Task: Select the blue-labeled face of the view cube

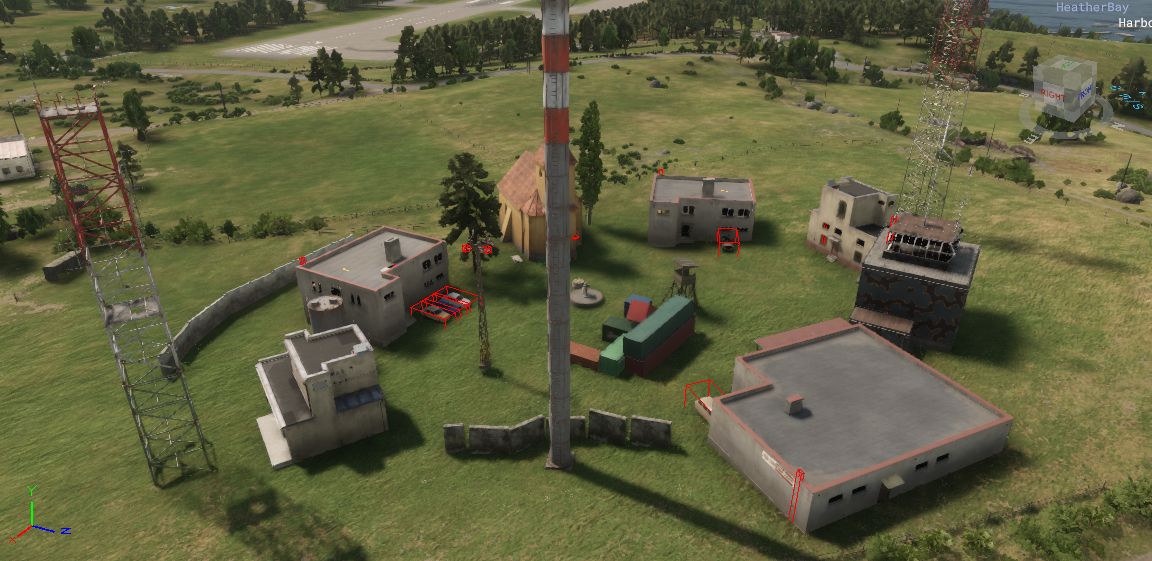Action: click(1084, 92)
